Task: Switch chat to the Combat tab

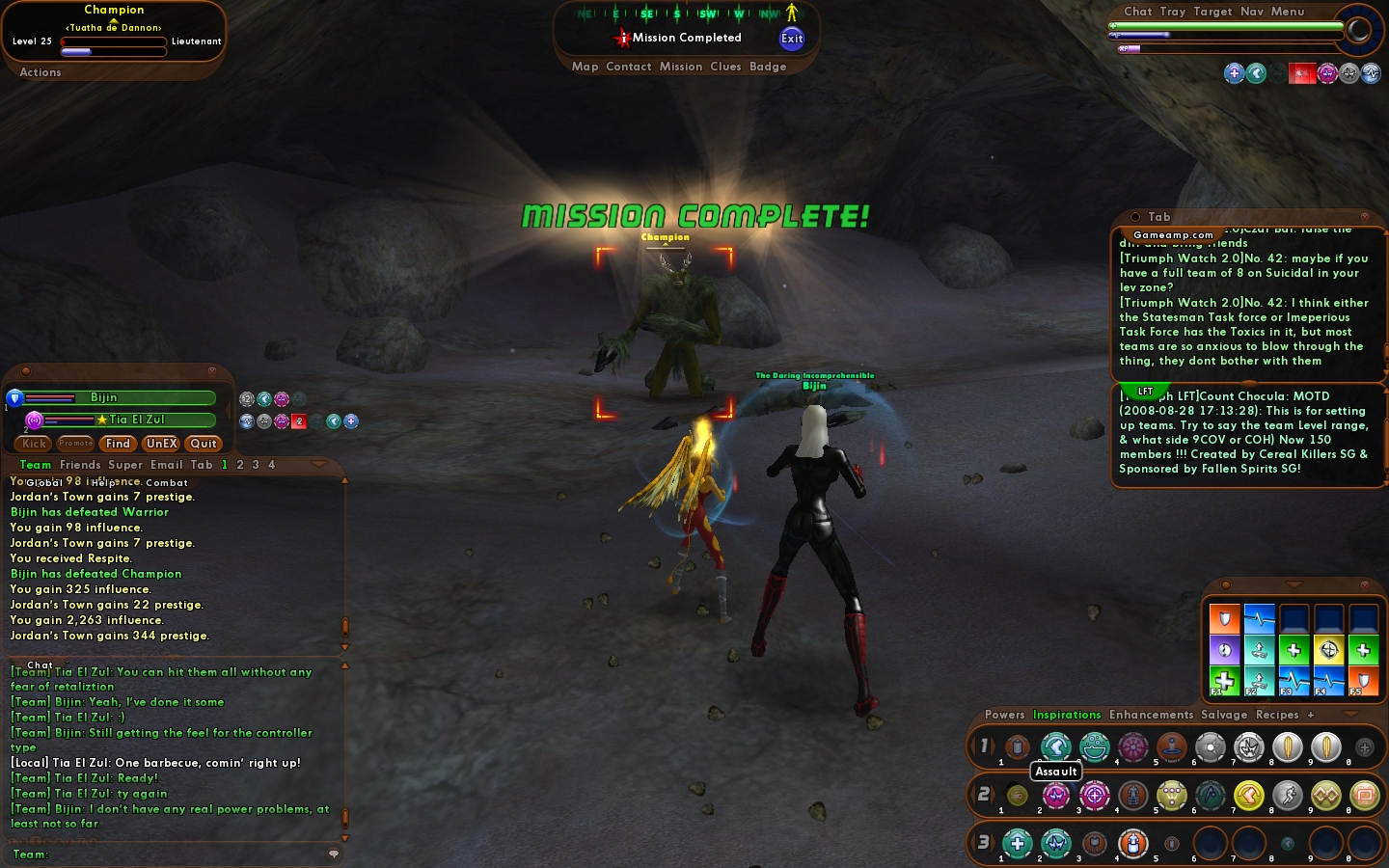Action: click(167, 483)
